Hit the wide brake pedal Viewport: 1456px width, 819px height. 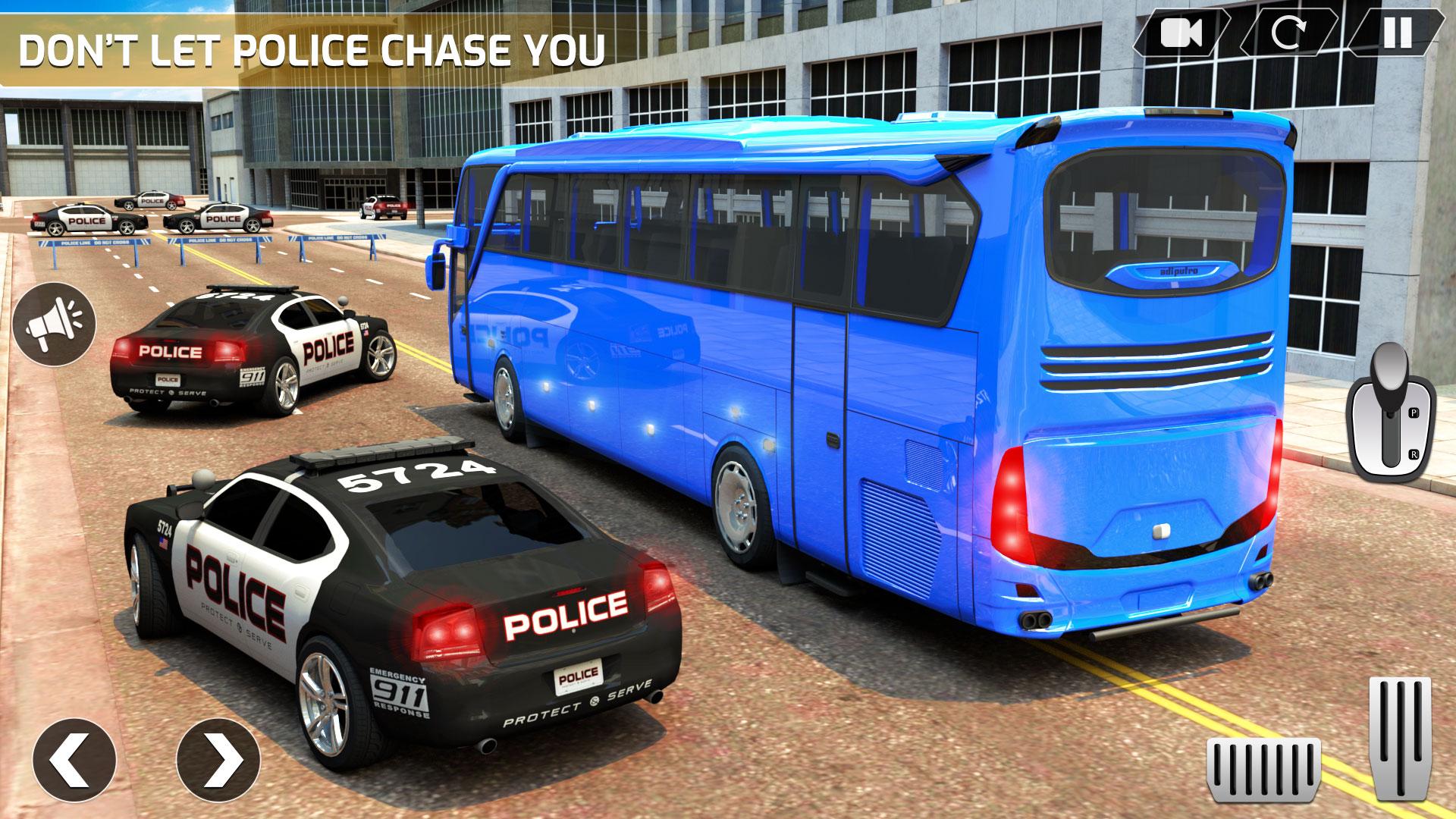coord(1263,769)
